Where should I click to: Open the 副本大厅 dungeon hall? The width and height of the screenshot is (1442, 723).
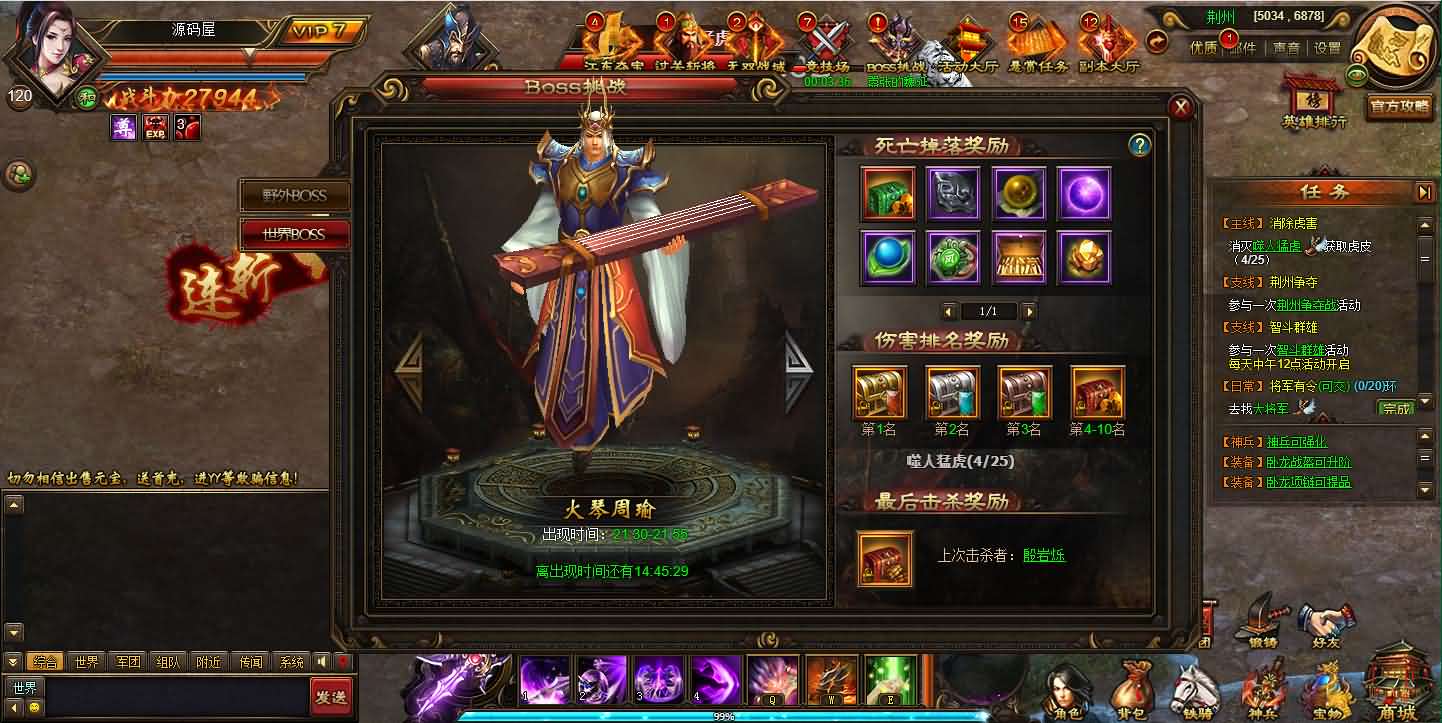[1105, 45]
